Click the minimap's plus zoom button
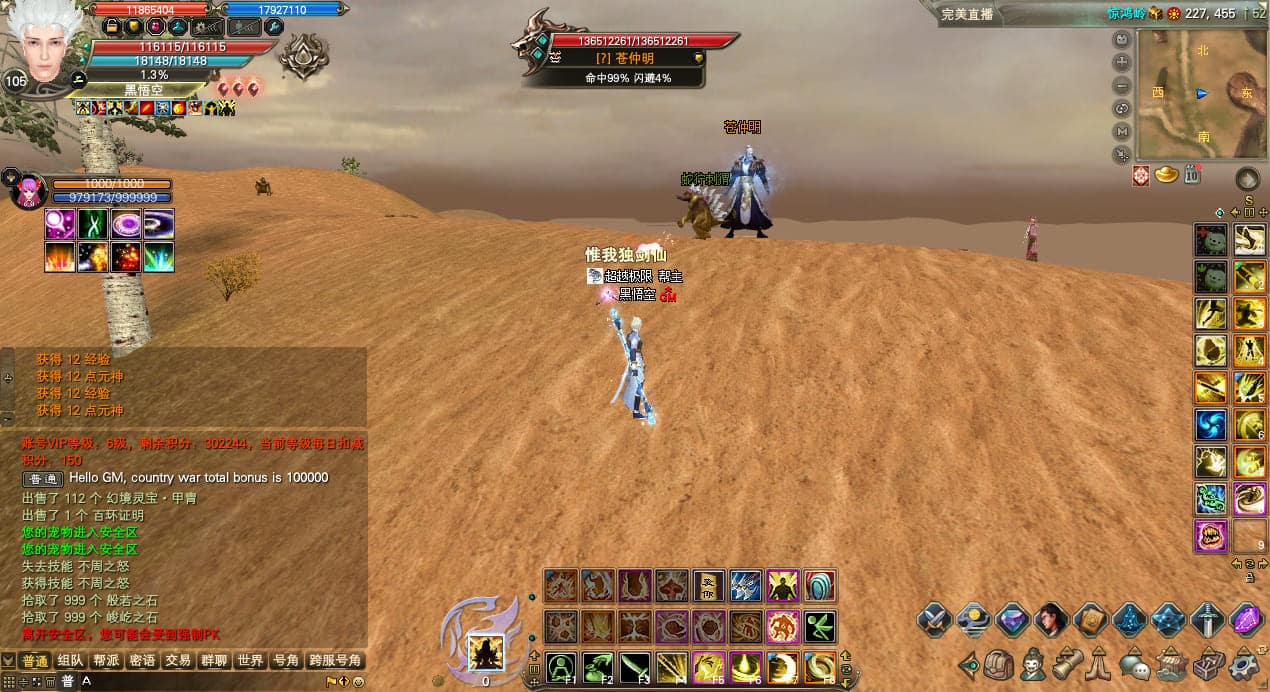 coord(1122,62)
